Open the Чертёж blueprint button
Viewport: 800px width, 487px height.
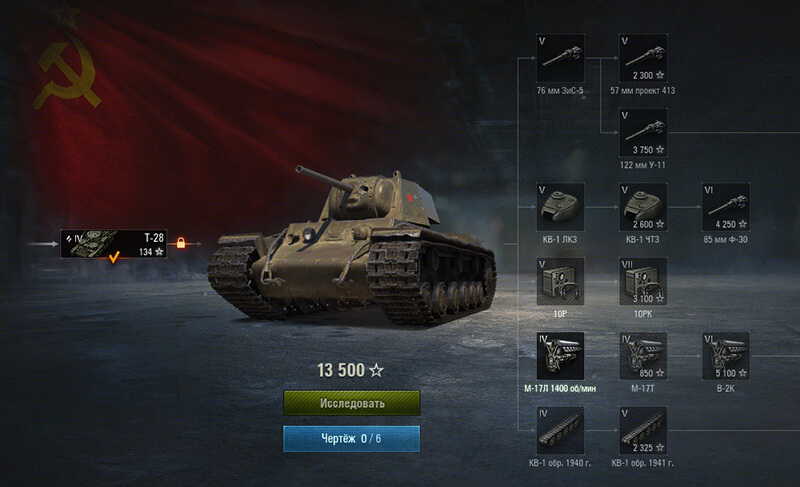(351, 438)
